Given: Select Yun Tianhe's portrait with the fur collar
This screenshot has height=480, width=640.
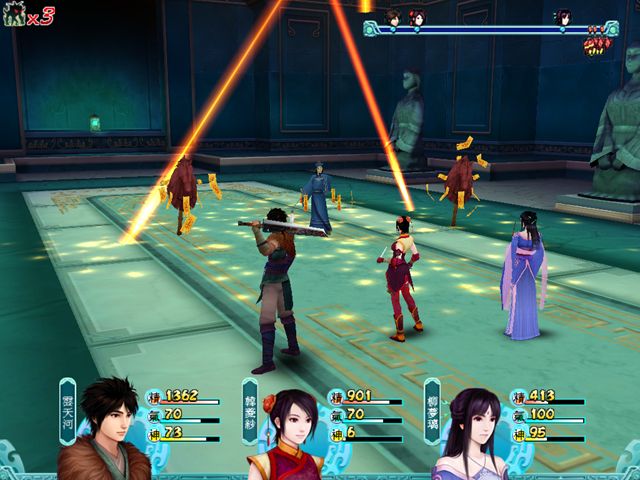Looking at the screenshot, I should (105, 428).
